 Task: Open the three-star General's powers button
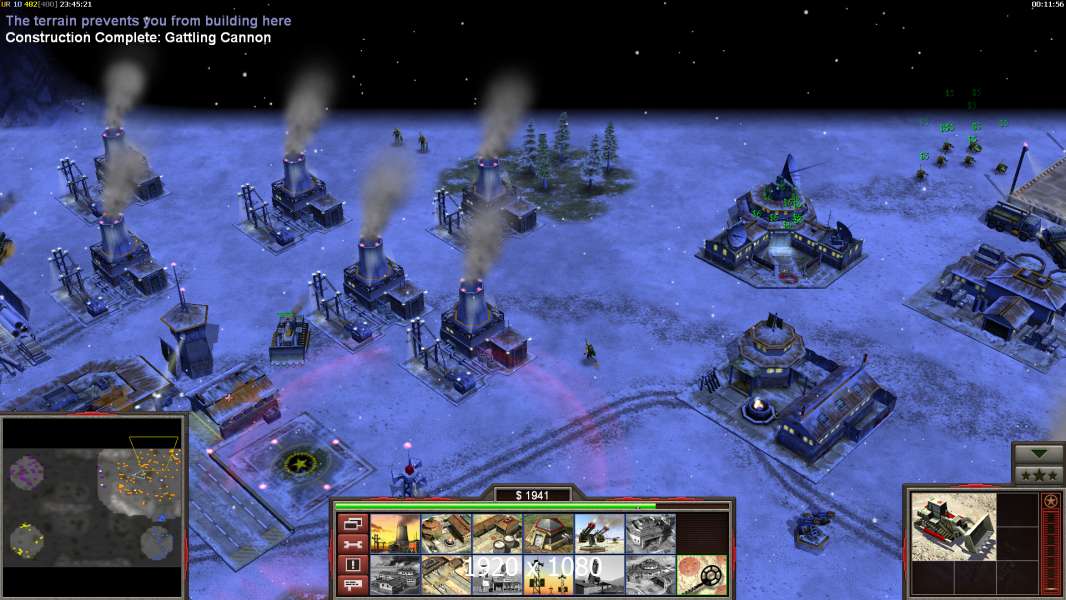click(1038, 474)
